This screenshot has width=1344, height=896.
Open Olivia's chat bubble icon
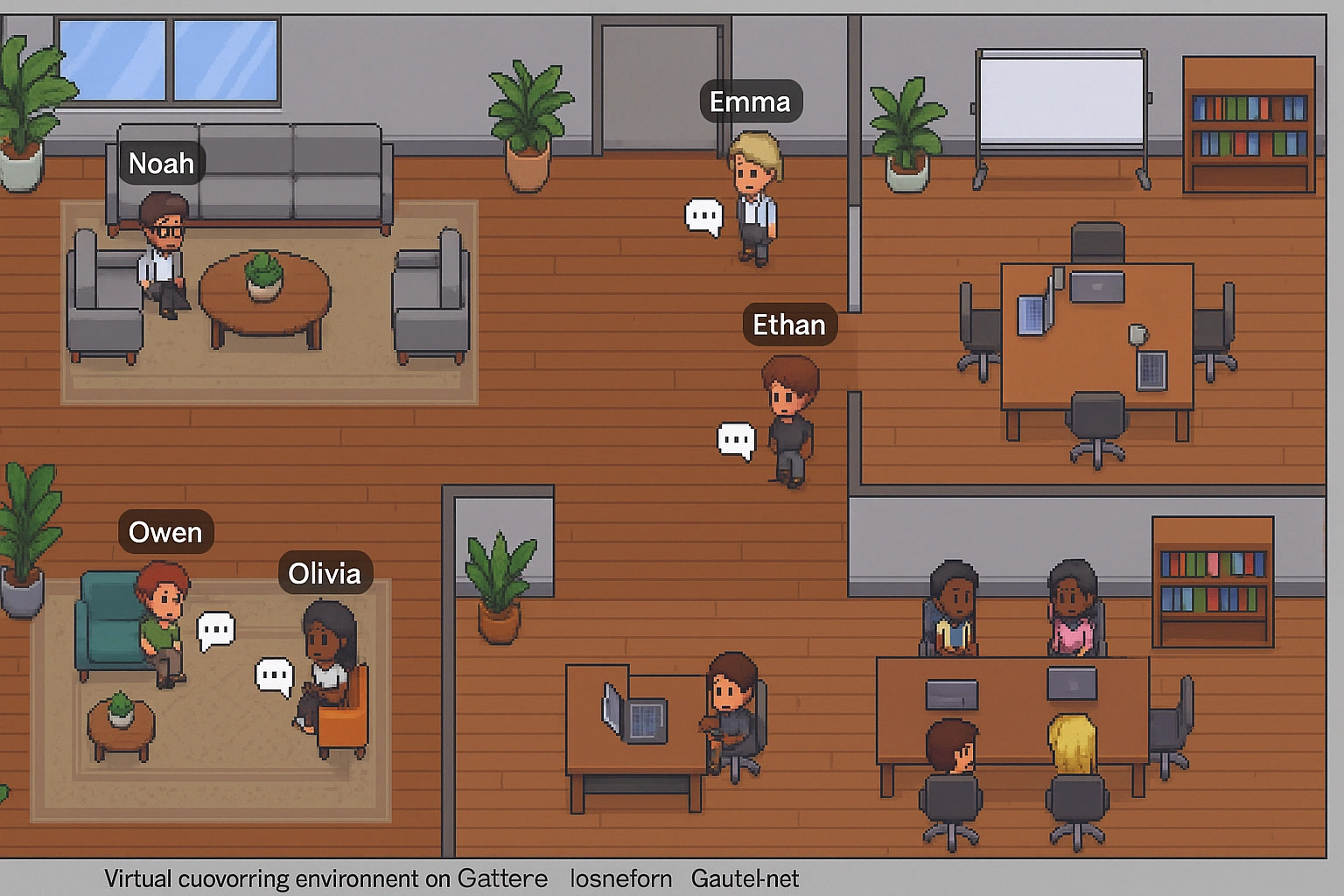[274, 676]
